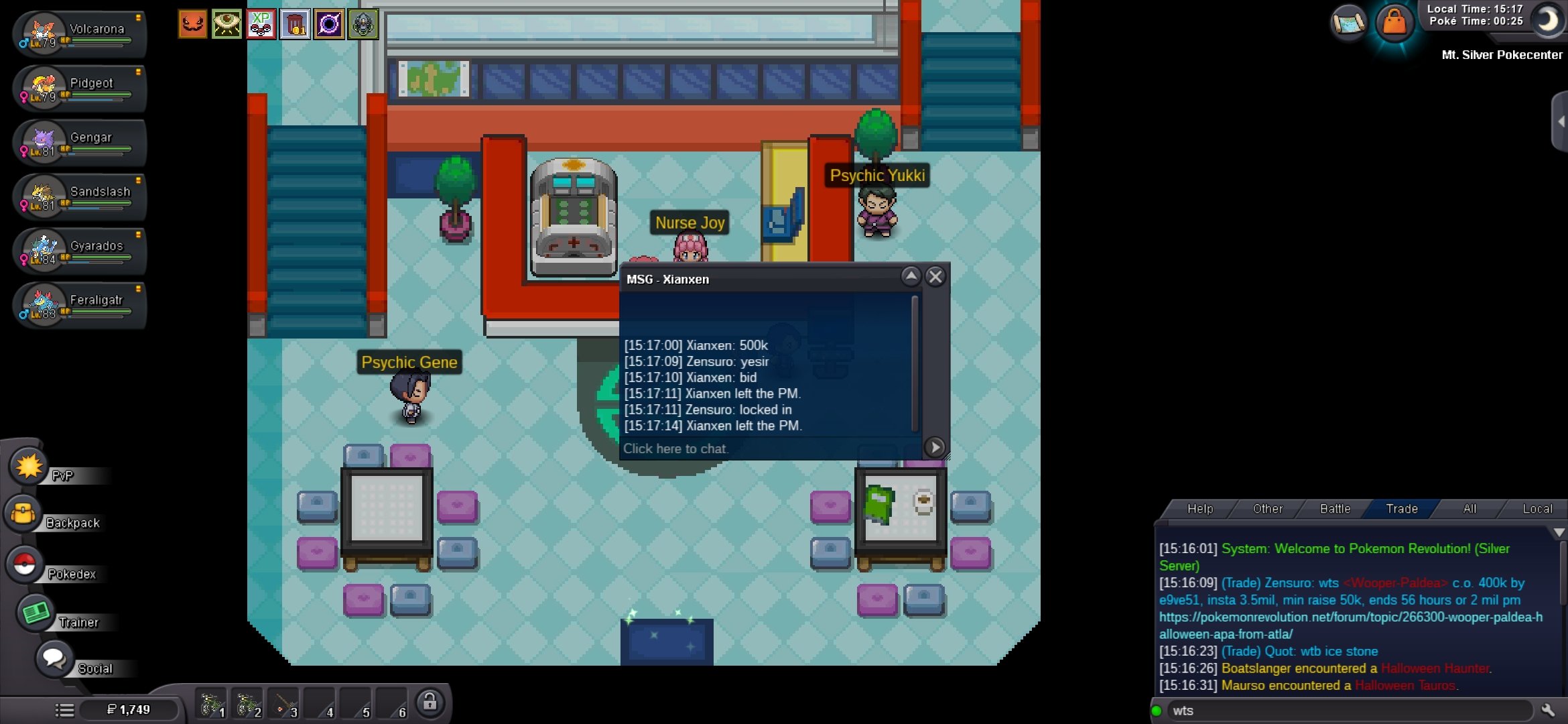Choose Gyarados from the team panel
This screenshot has width=1568, height=724.
pos(79,251)
